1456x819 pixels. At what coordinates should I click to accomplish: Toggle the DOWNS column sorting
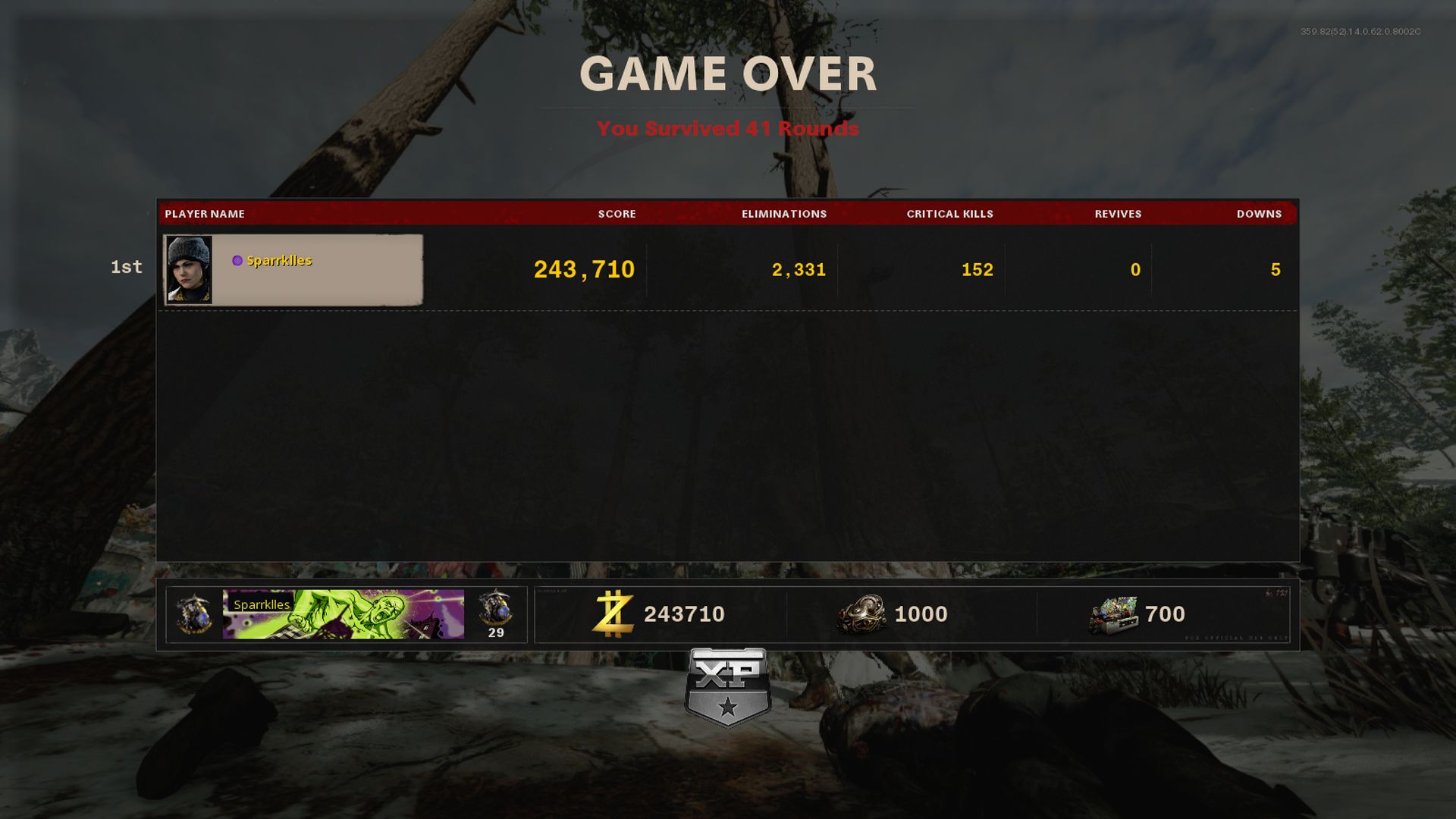pos(1259,214)
